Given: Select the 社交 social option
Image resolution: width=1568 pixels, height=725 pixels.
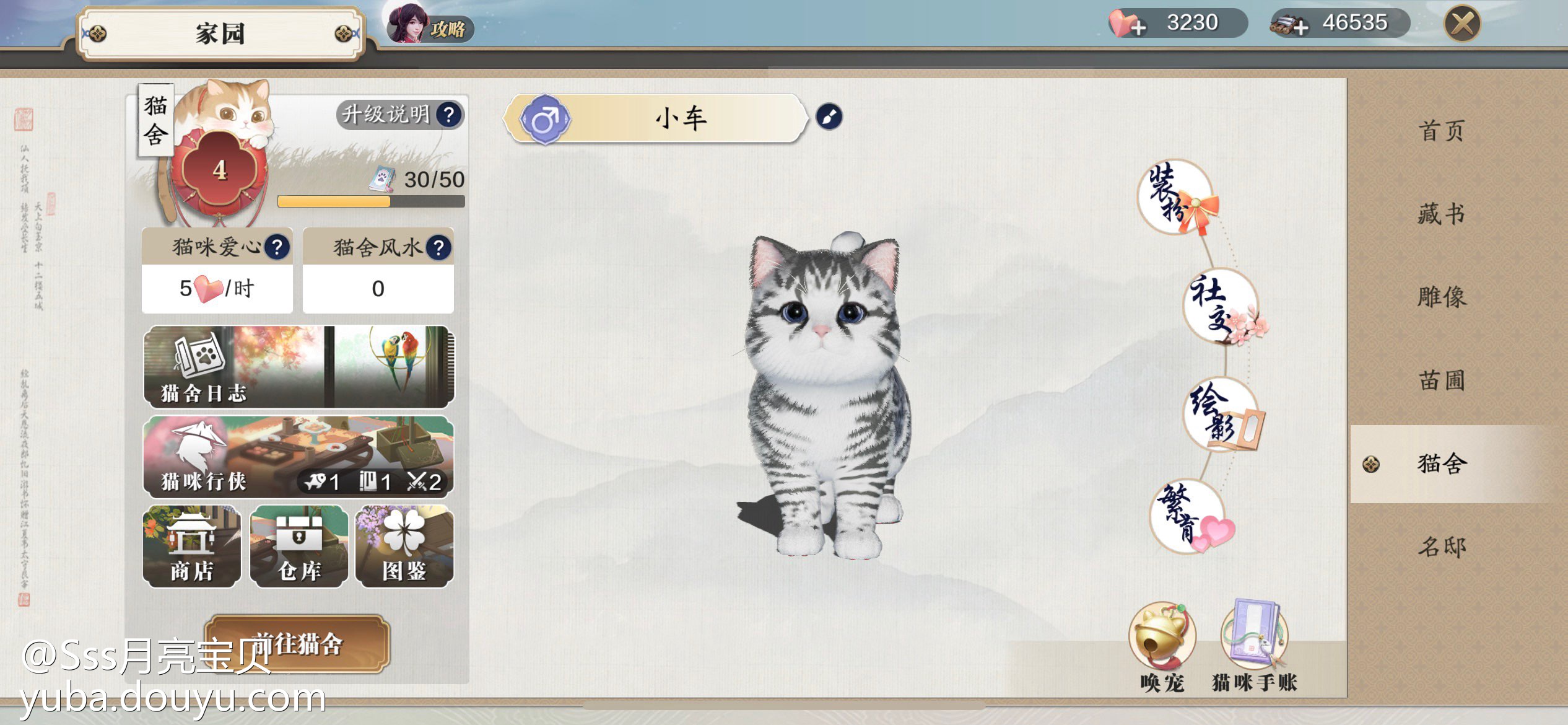Looking at the screenshot, I should click(x=1221, y=306).
